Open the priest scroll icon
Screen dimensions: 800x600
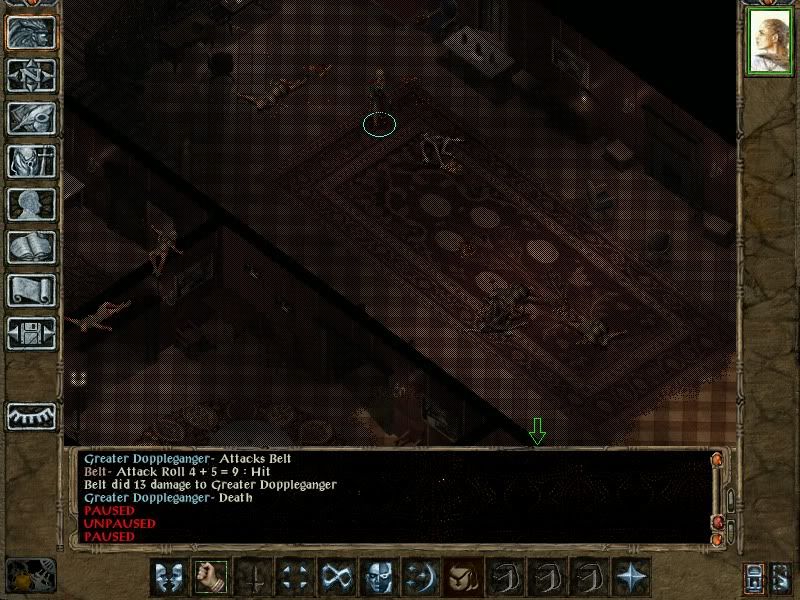(30, 290)
